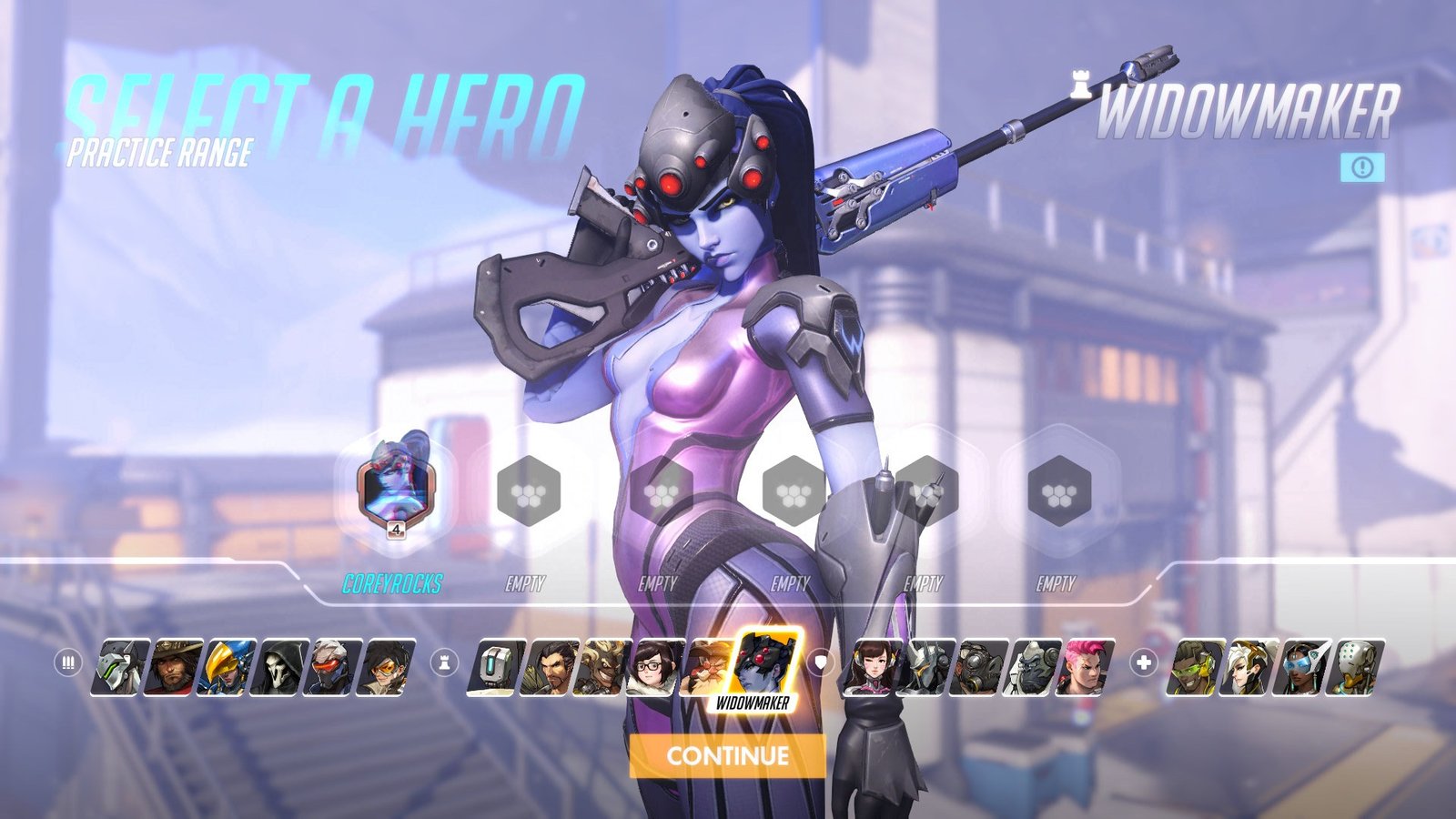
Task: Select Lúcio from the support heroes
Action: point(1195,667)
